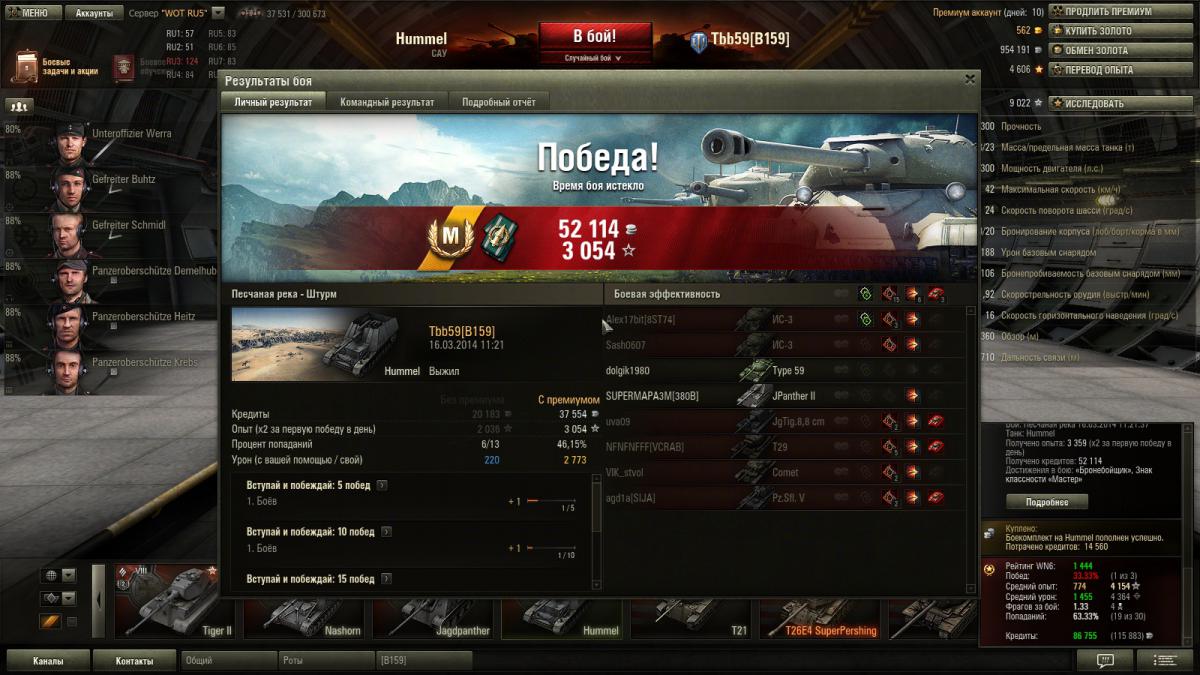Choose the T26E4 SuperPershing tank

tap(820, 607)
